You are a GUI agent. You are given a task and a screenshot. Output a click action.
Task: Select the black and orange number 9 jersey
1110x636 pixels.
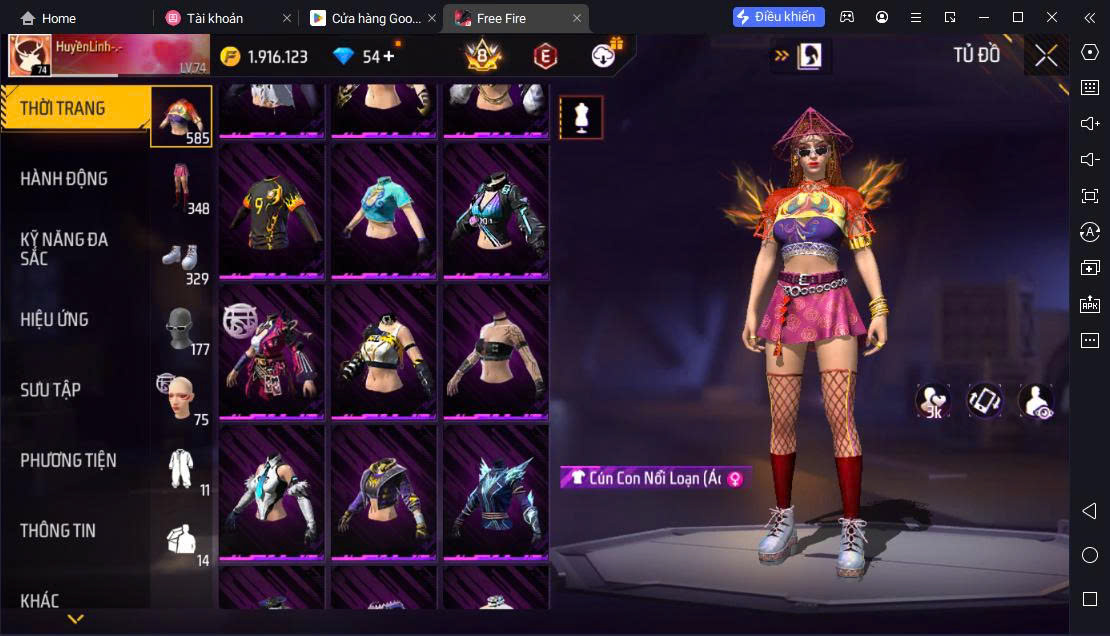click(271, 210)
